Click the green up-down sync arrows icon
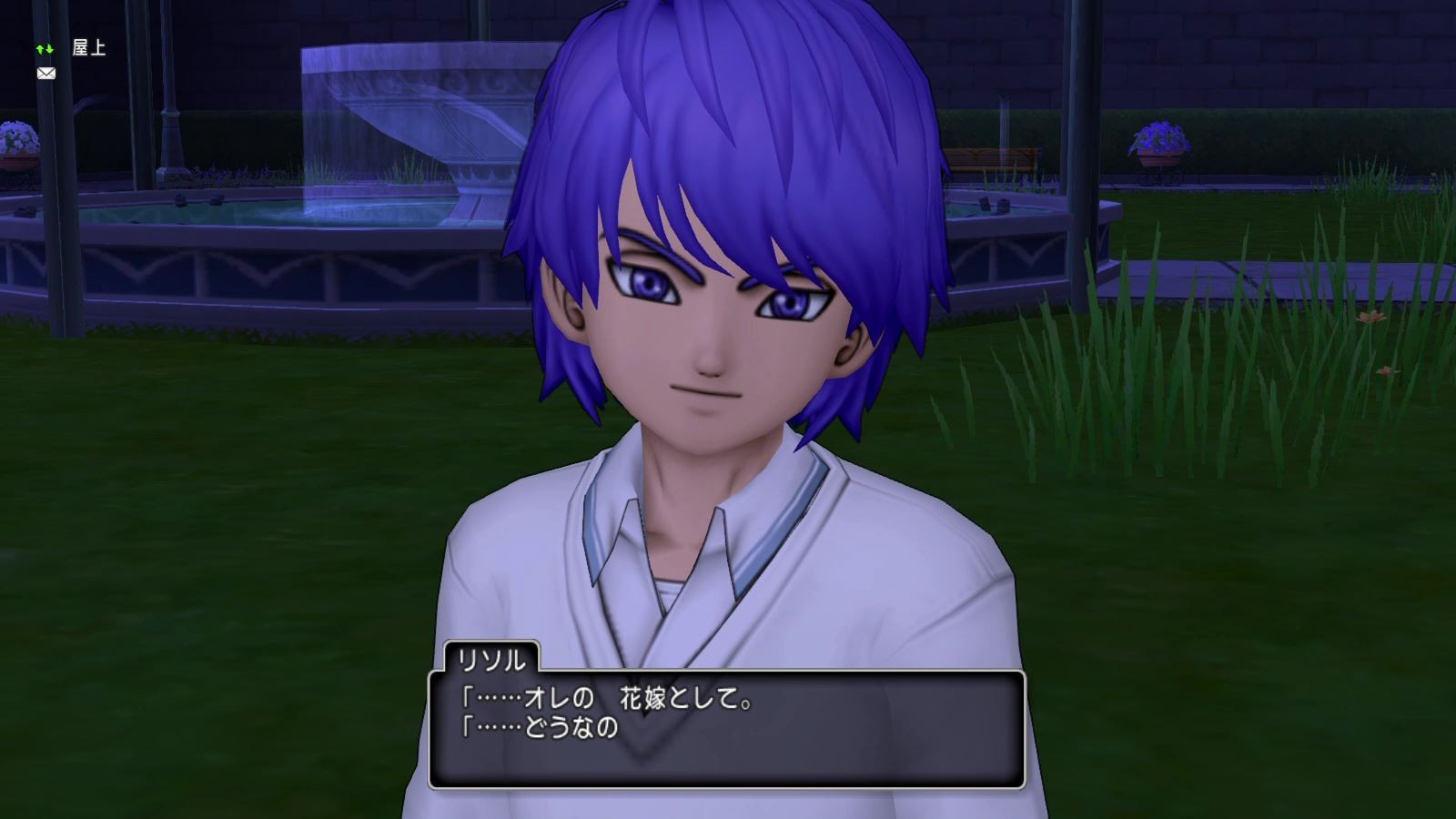1456x819 pixels. pyautogui.click(x=45, y=50)
